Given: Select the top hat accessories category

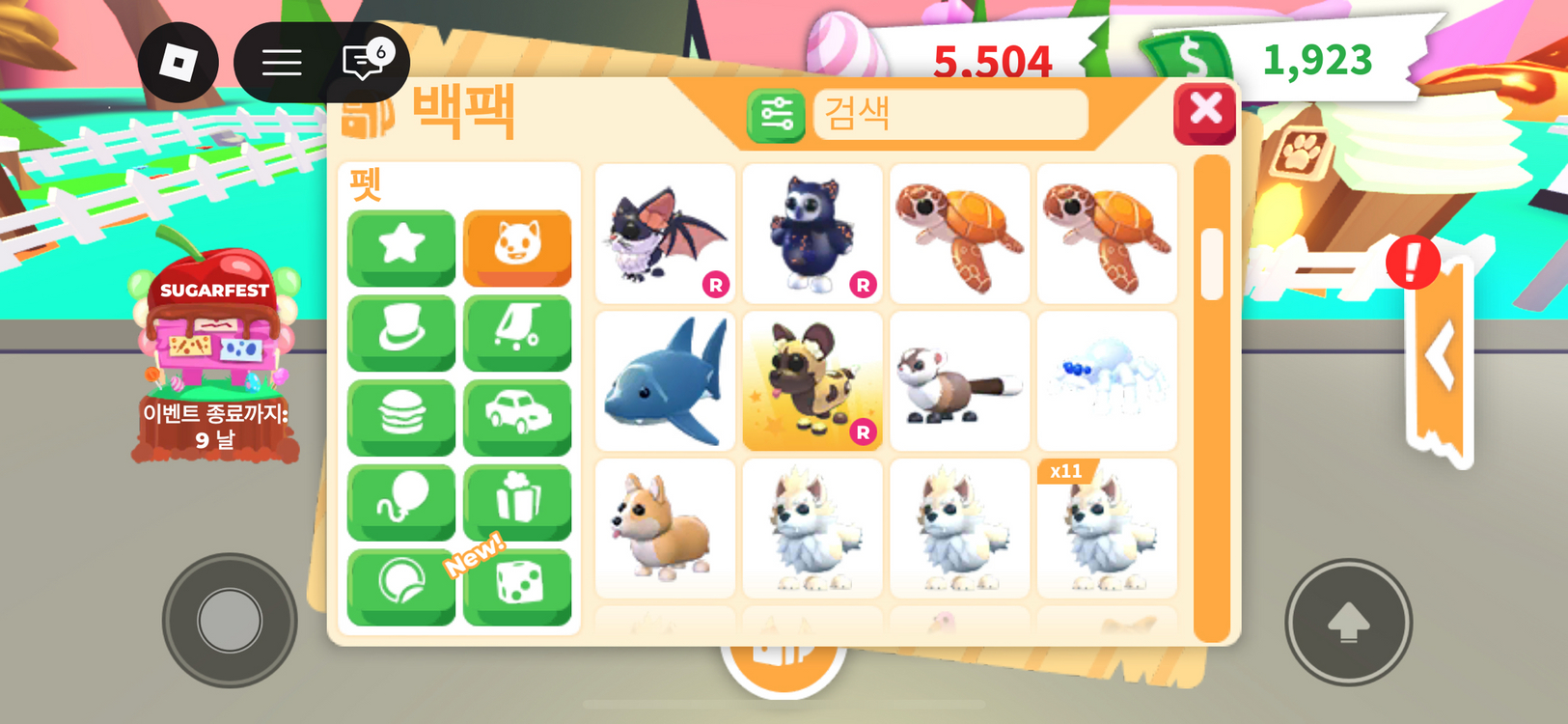Looking at the screenshot, I should point(400,333).
